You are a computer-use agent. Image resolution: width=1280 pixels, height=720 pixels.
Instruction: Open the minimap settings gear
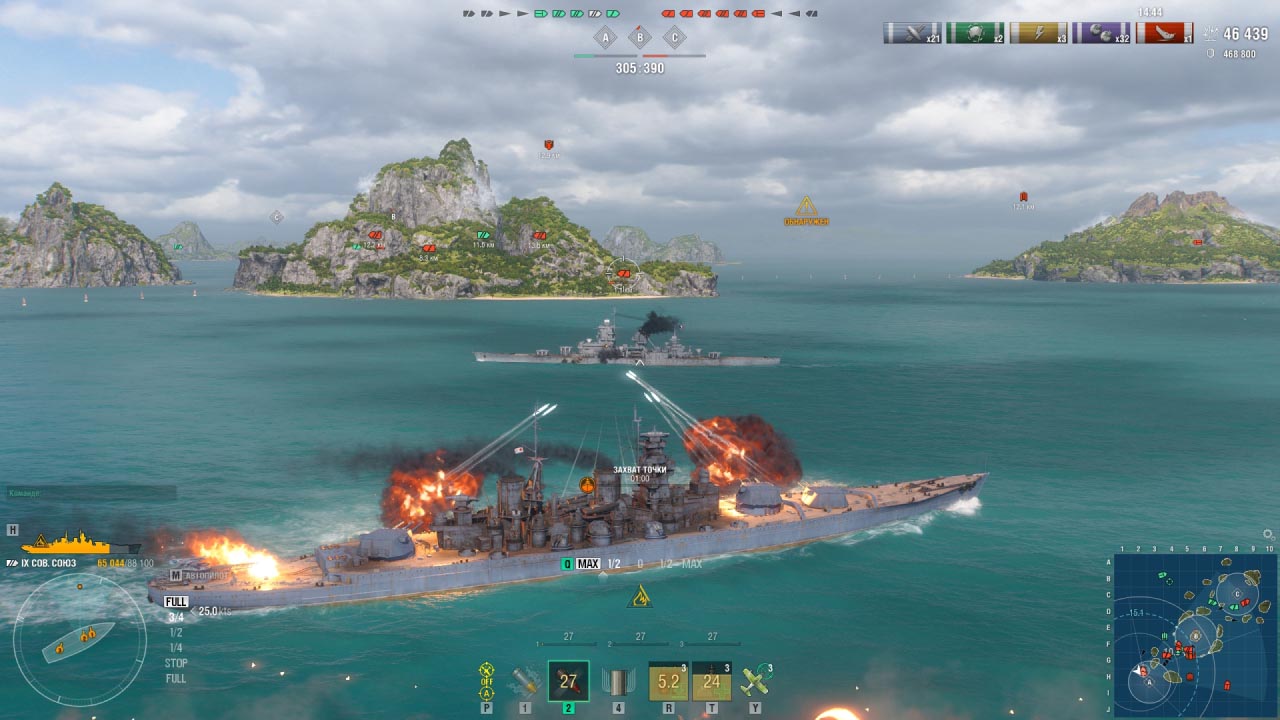coord(1269,536)
